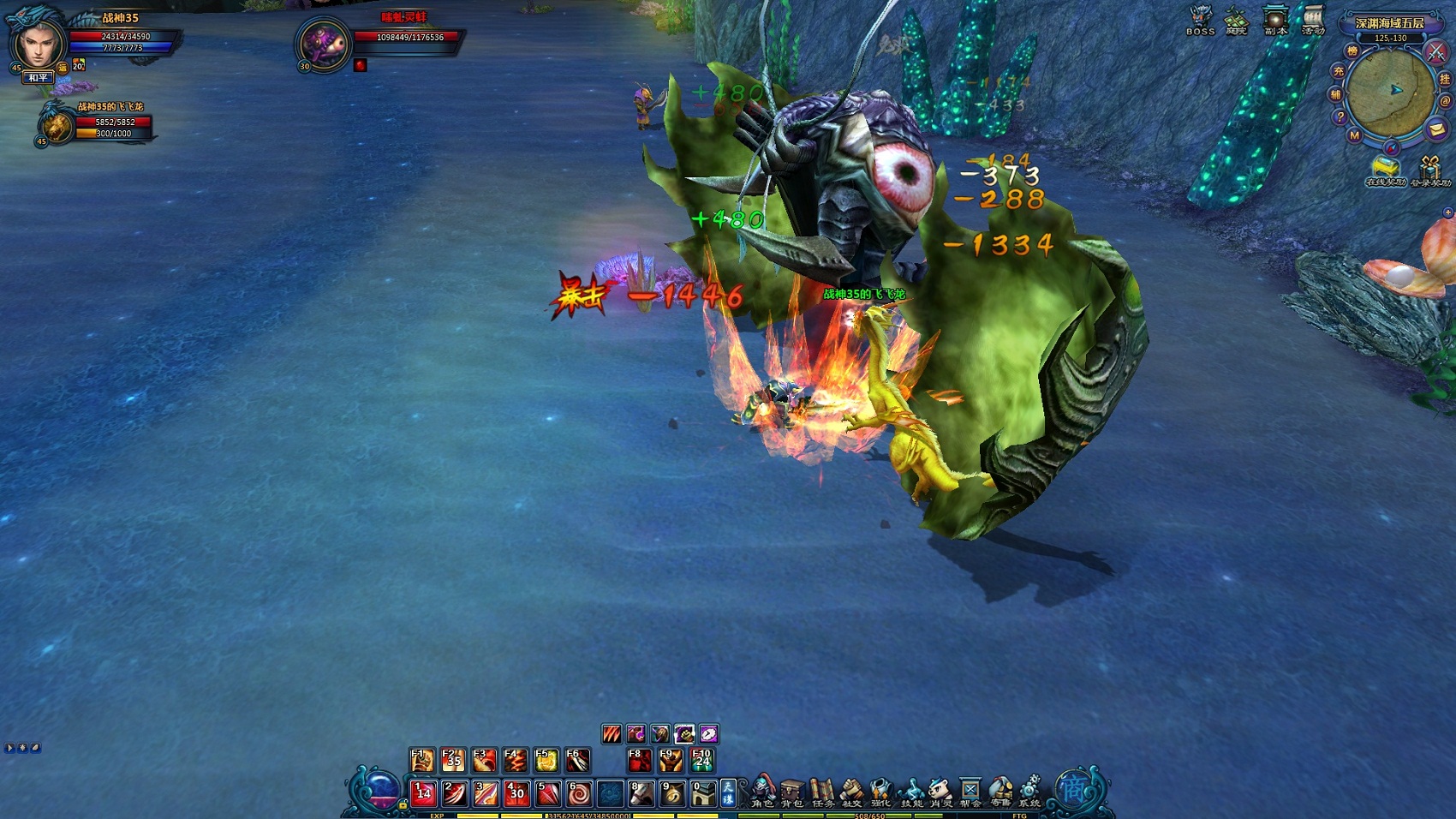Open the 任务 quest scroll
1456x819 pixels.
click(822, 791)
